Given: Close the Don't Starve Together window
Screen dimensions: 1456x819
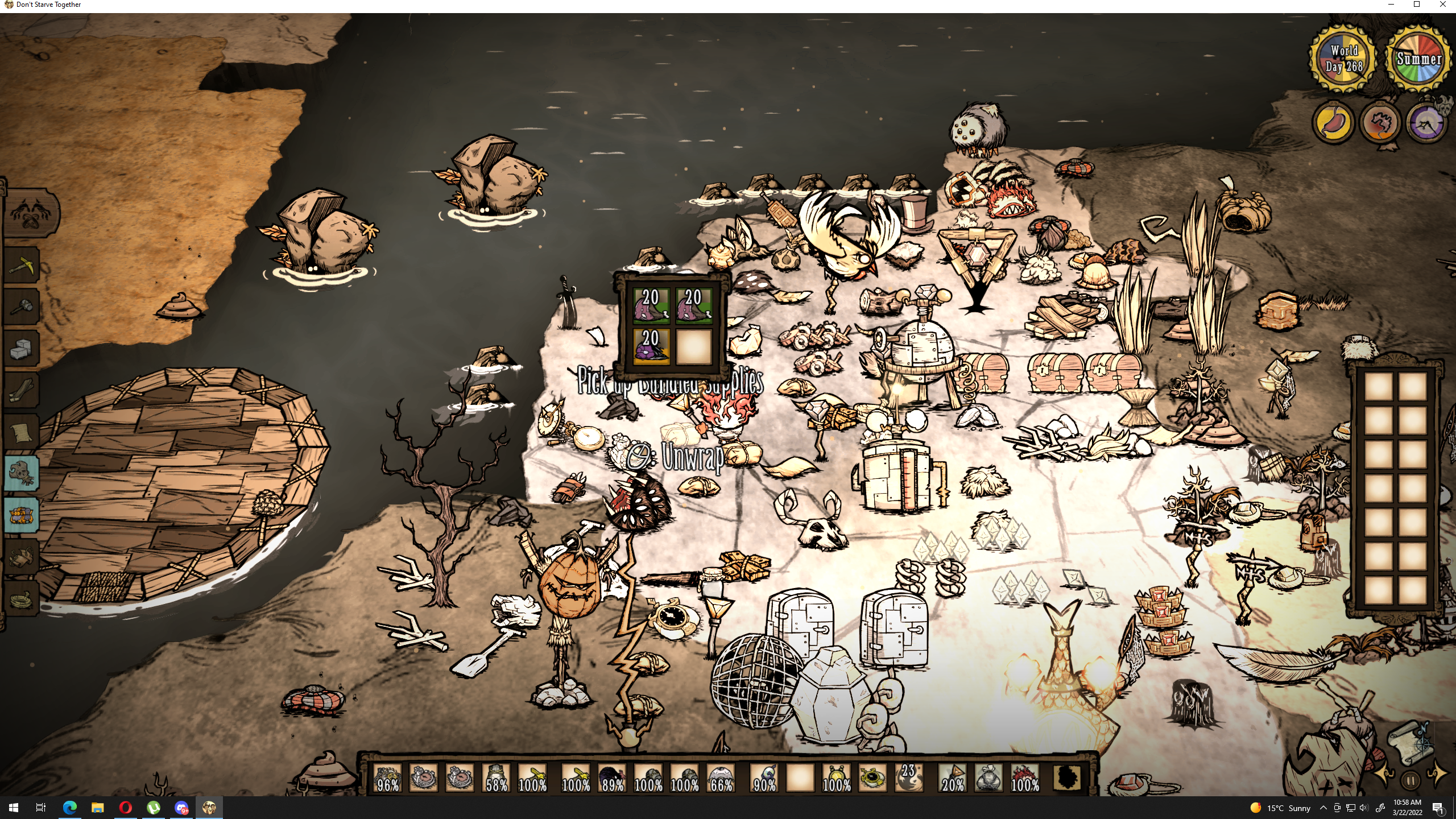Looking at the screenshot, I should pos(1443,5).
